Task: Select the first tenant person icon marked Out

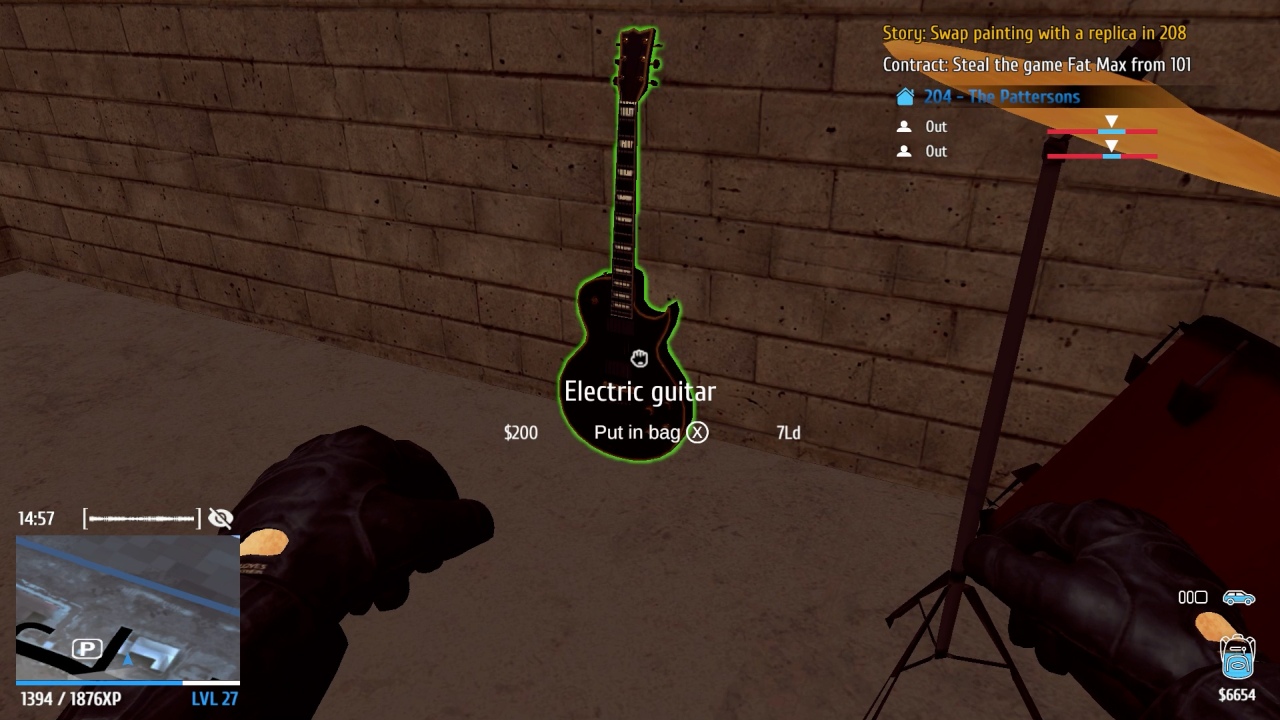Action: tap(903, 126)
